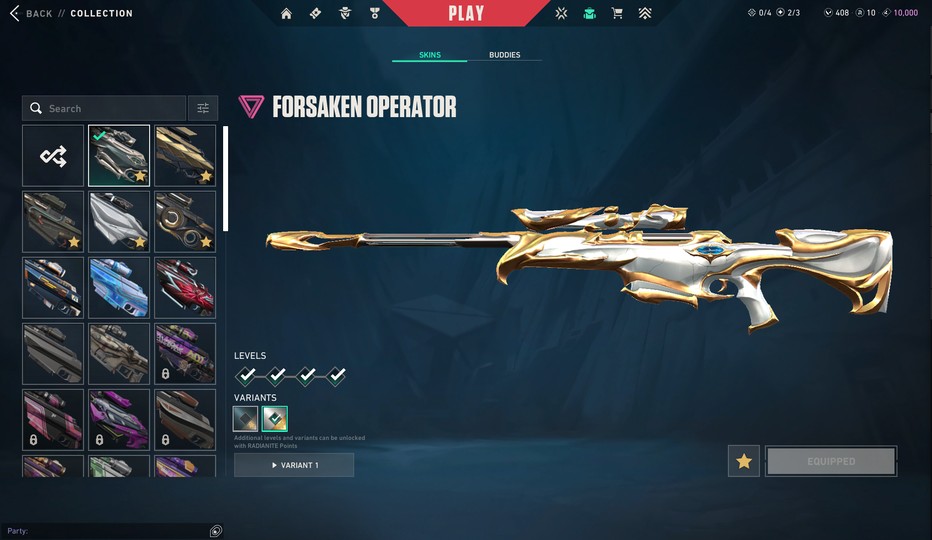The height and width of the screenshot is (540, 932).
Task: Toggle the favorite star button
Action: [x=743, y=461]
